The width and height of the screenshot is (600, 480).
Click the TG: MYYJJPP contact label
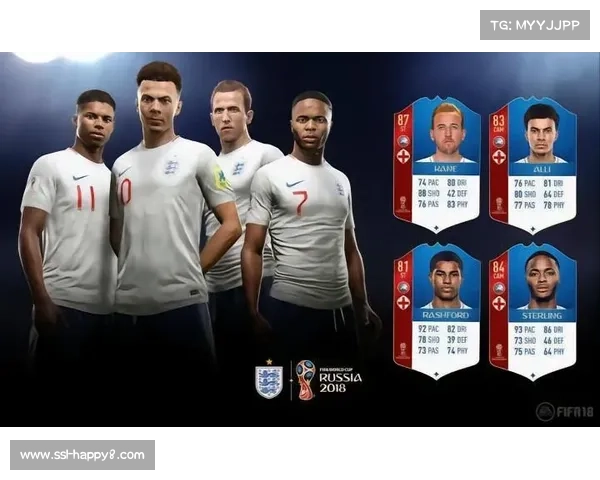point(535,24)
